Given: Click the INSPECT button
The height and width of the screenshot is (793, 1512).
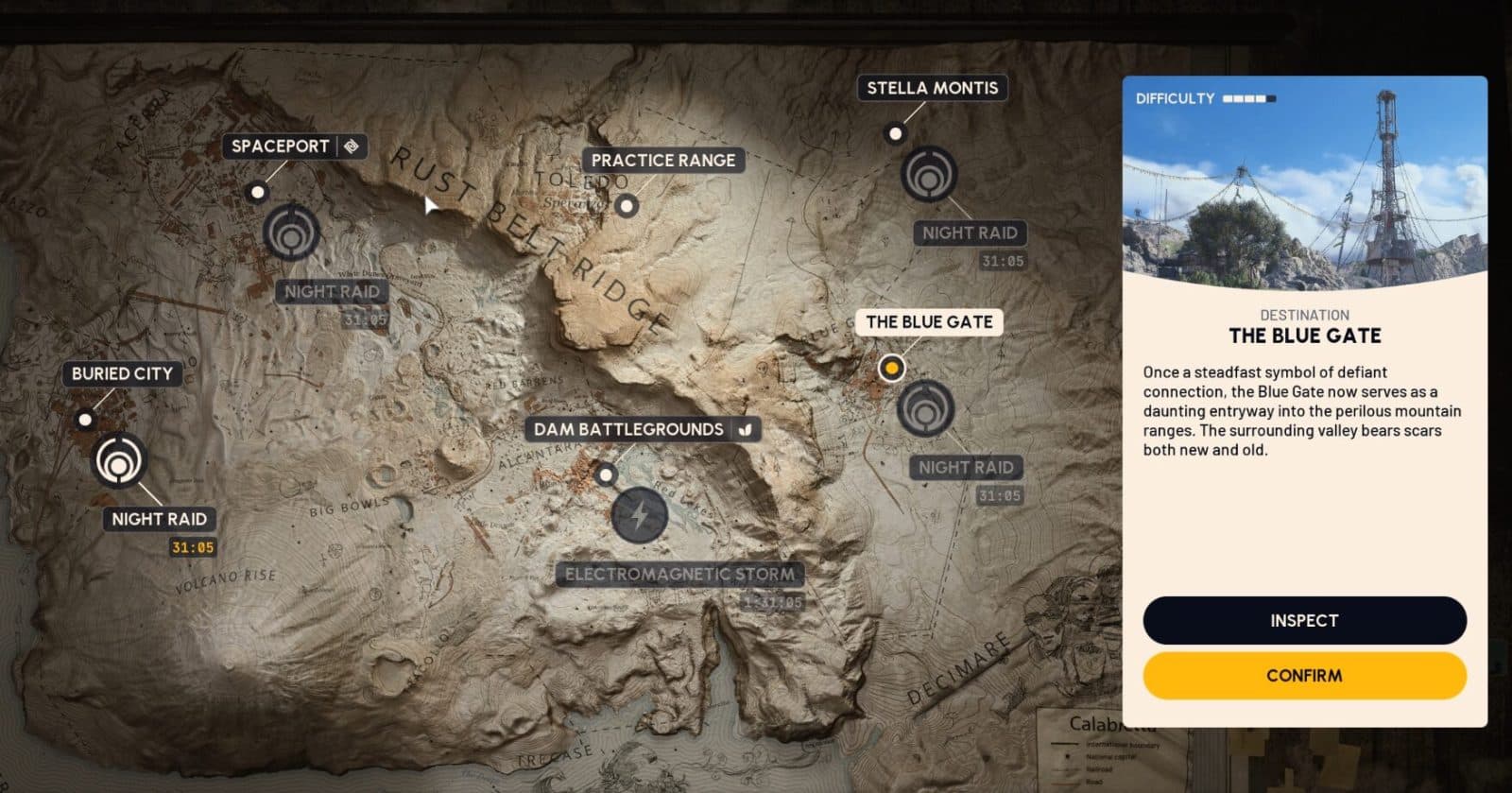Looking at the screenshot, I should pos(1303,620).
